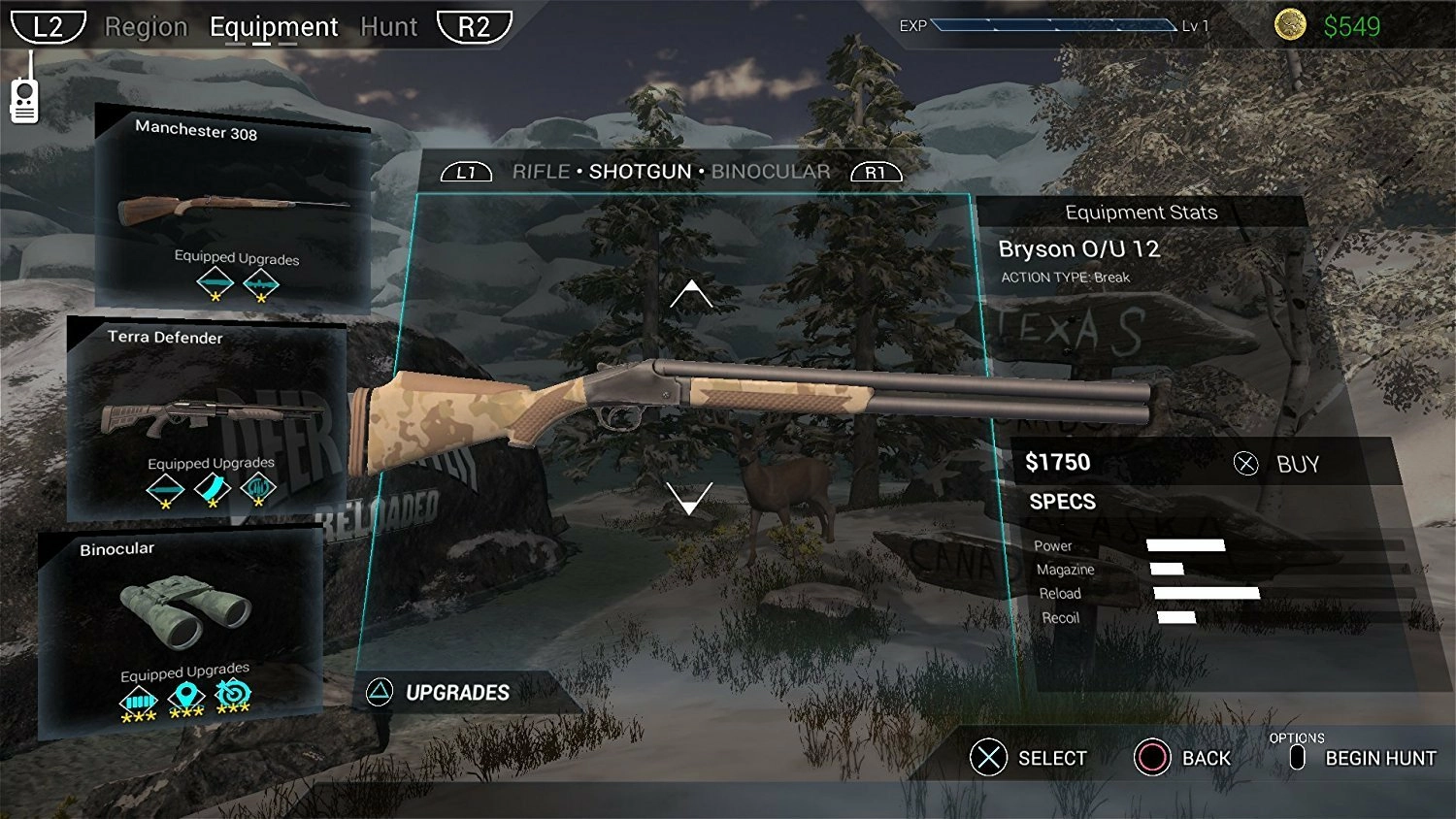Click the scope upgrade icon on Manchester 308
The image size is (1456, 819).
pos(260,284)
